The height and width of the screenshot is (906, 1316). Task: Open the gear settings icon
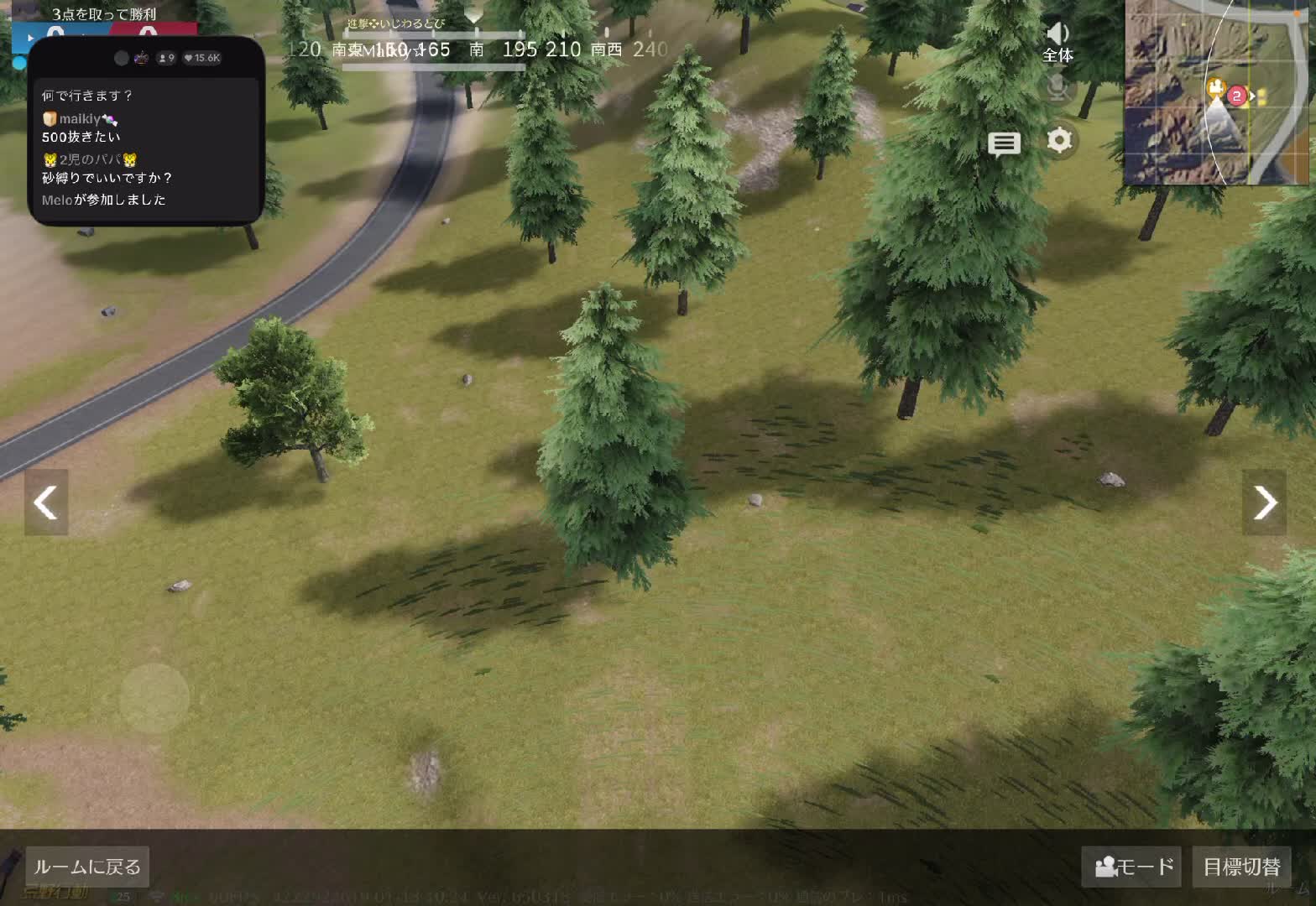point(1059,140)
